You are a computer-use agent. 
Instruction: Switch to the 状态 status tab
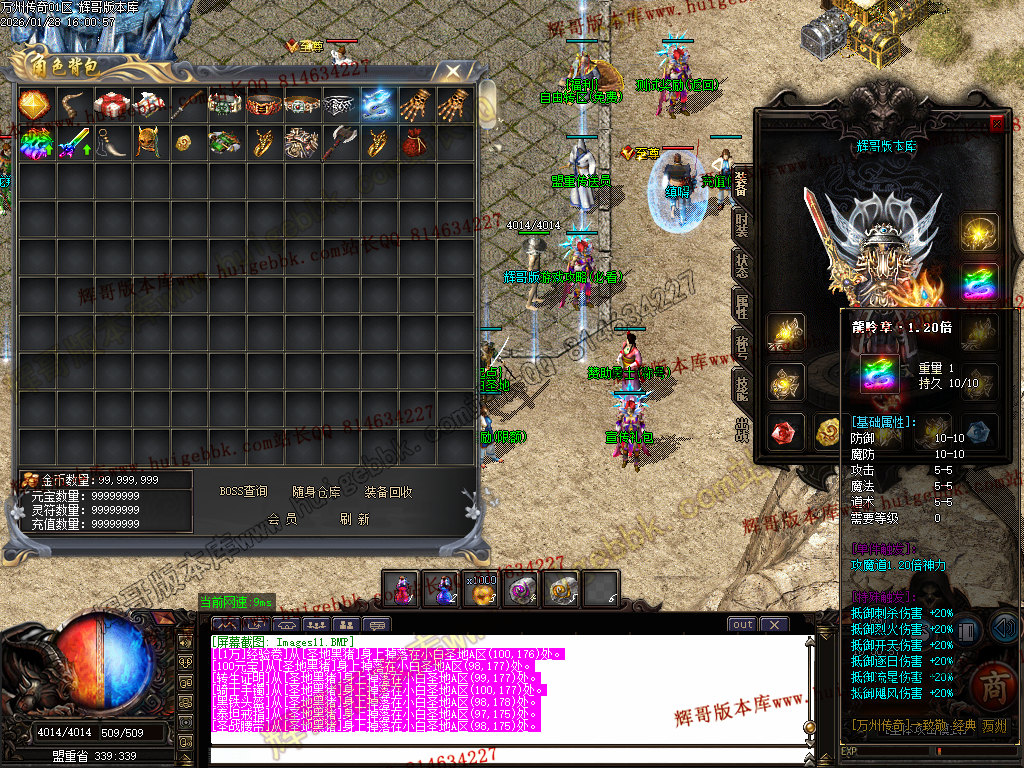click(741, 265)
